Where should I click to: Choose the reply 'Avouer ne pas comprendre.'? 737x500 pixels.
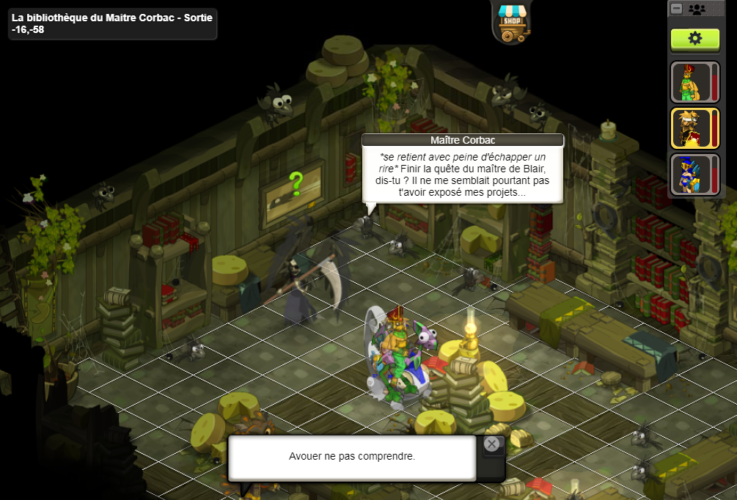[351, 457]
